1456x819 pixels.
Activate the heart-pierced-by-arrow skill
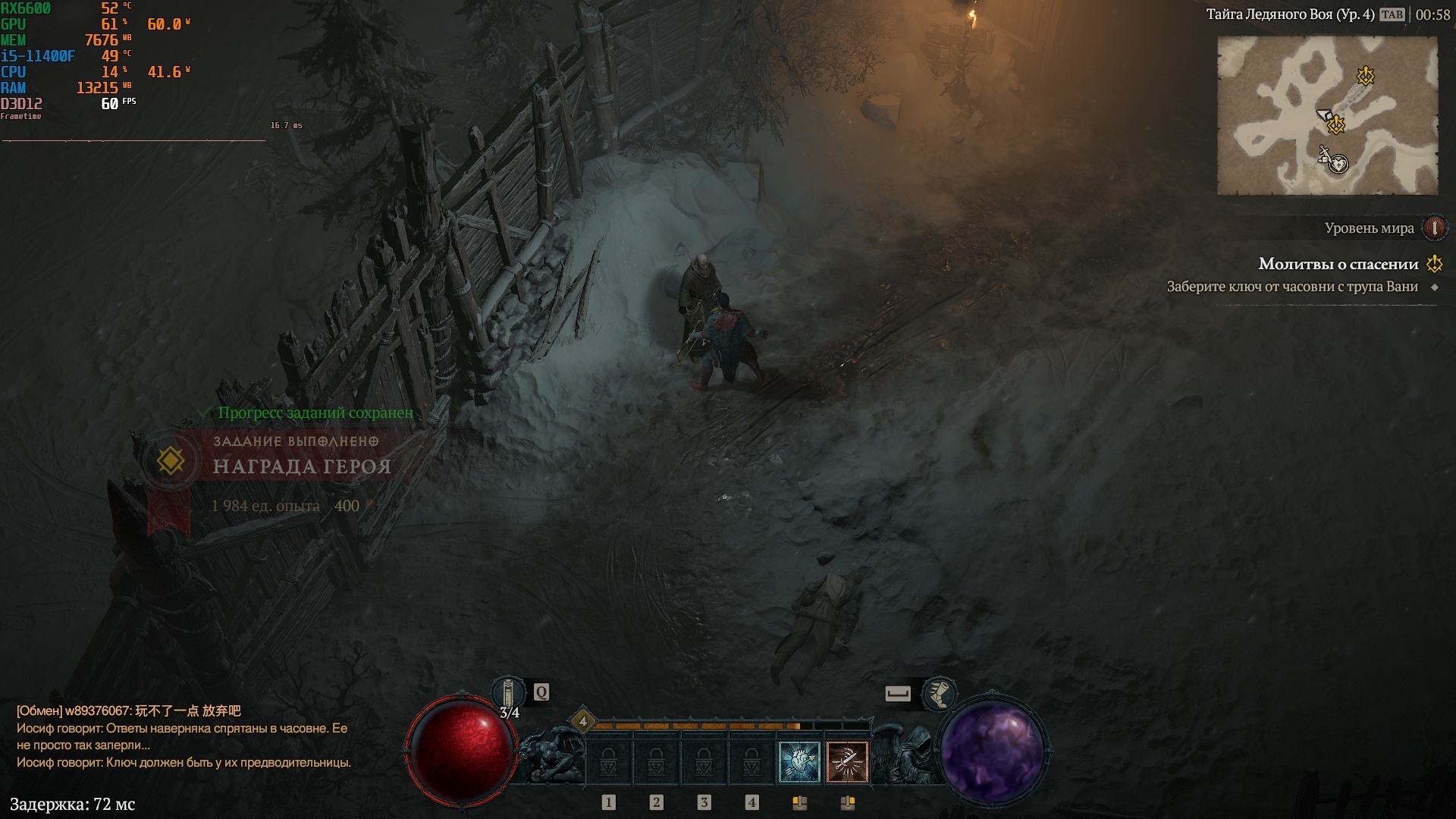(x=799, y=761)
